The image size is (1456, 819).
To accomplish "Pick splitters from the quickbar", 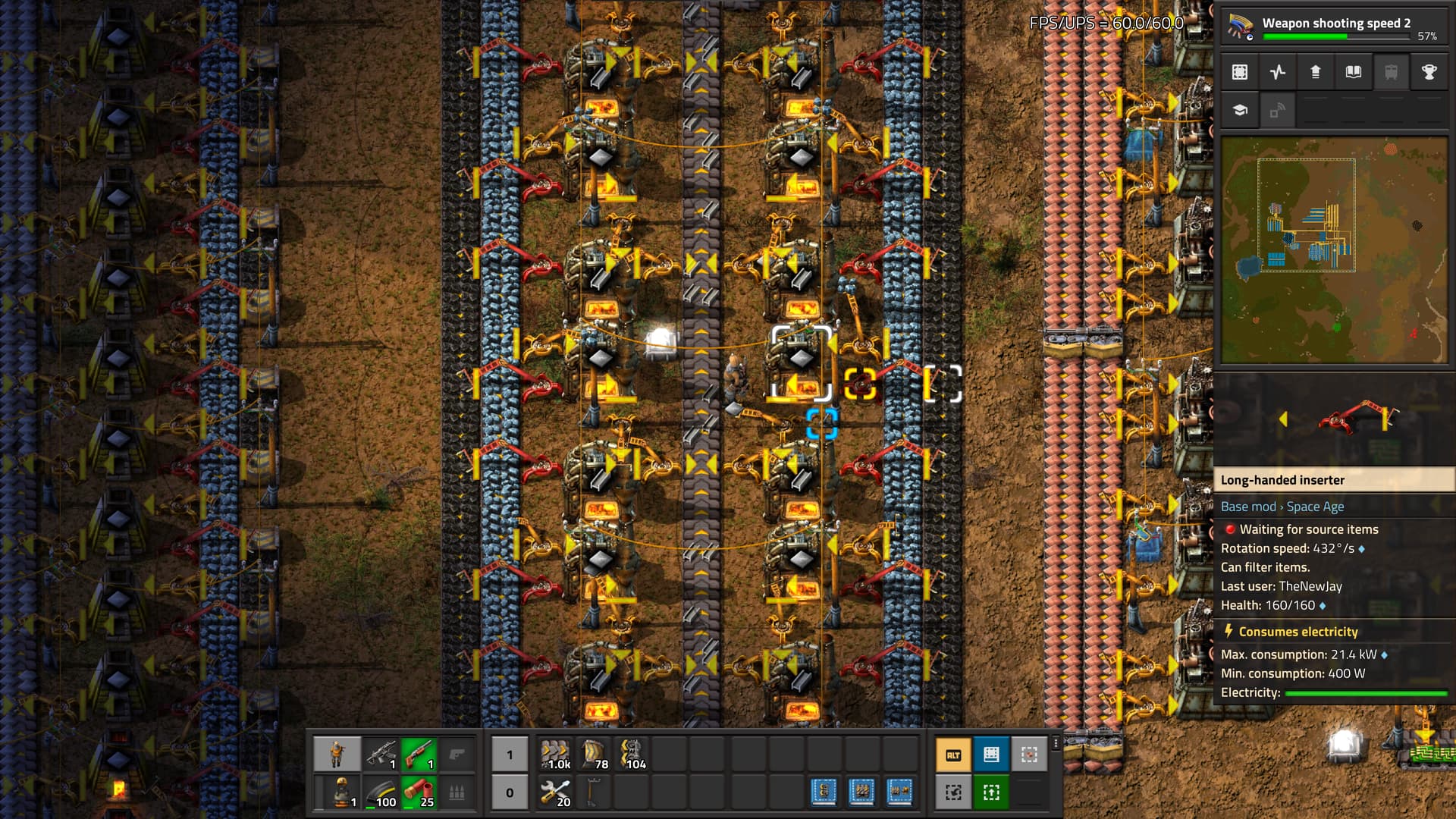I will 632,754.
